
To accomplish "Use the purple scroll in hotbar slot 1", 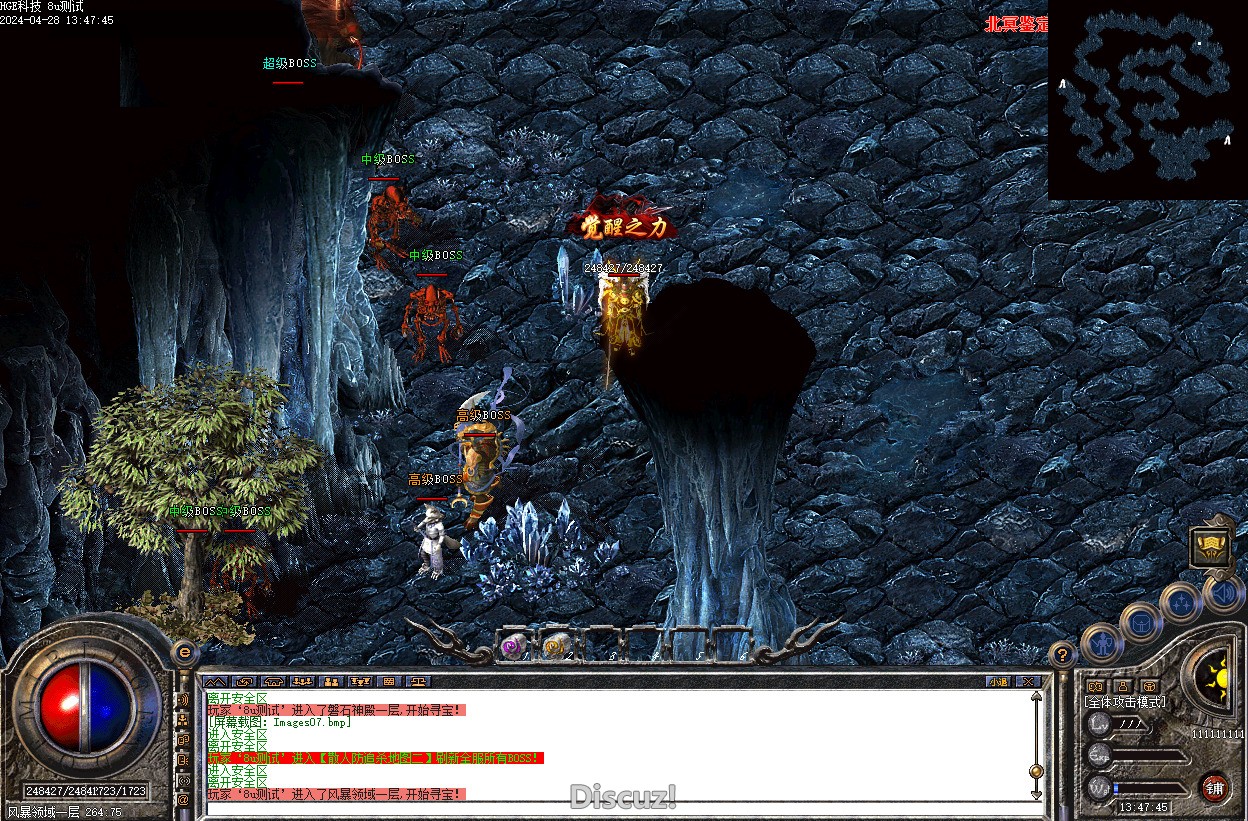I will coord(514,647).
